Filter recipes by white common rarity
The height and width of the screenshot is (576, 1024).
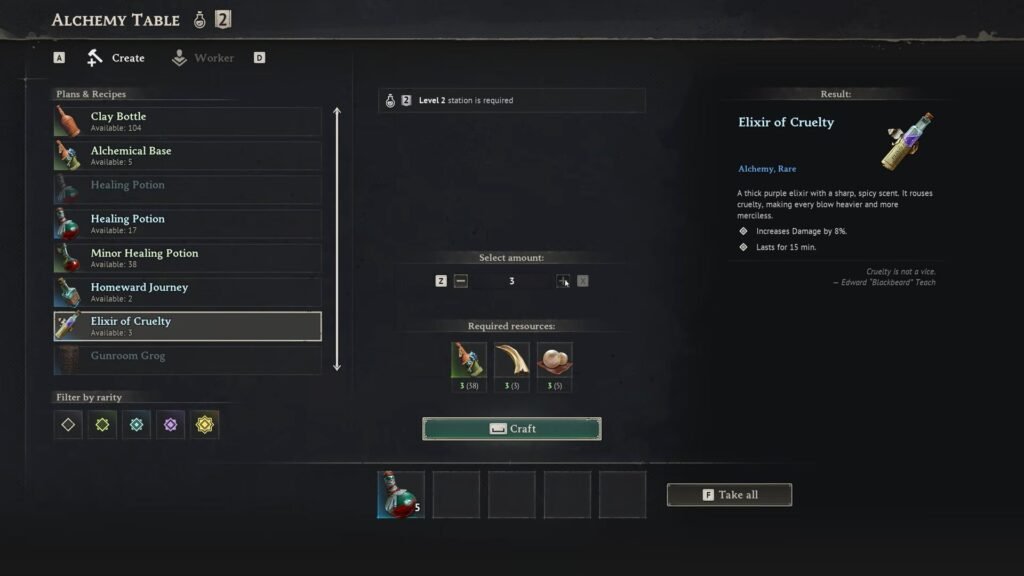(68, 424)
